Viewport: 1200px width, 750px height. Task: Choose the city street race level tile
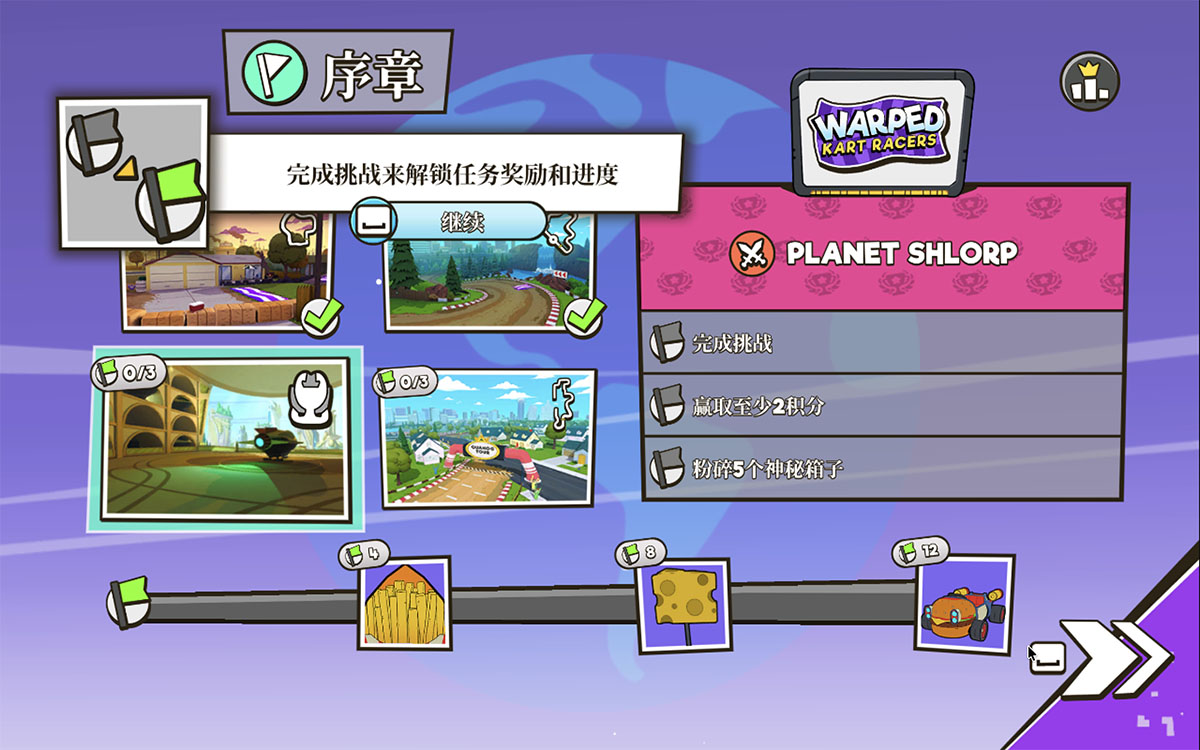tap(489, 438)
